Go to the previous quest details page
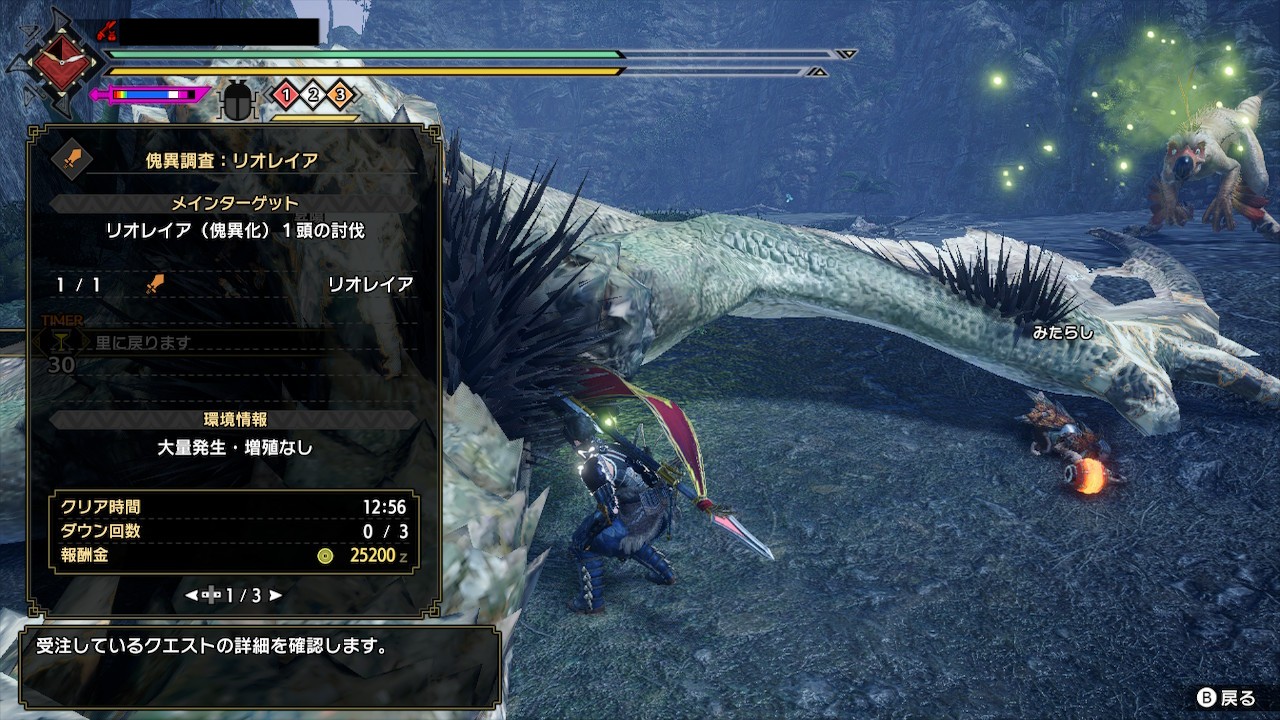Image resolution: width=1280 pixels, height=720 pixels. (191, 595)
